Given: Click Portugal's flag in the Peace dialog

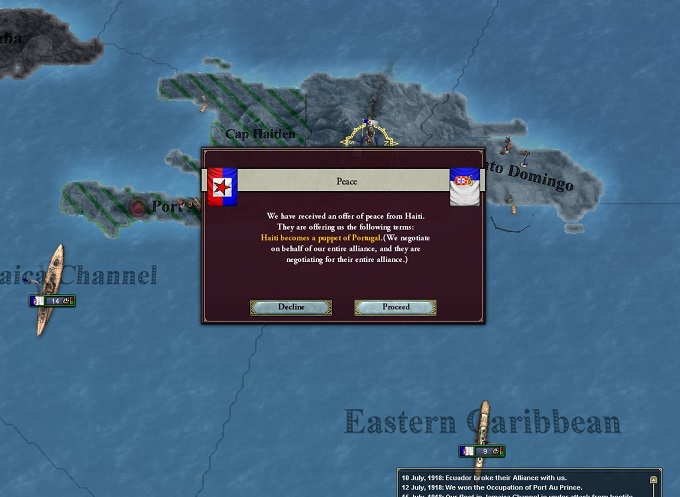Looking at the screenshot, I should point(464,186).
